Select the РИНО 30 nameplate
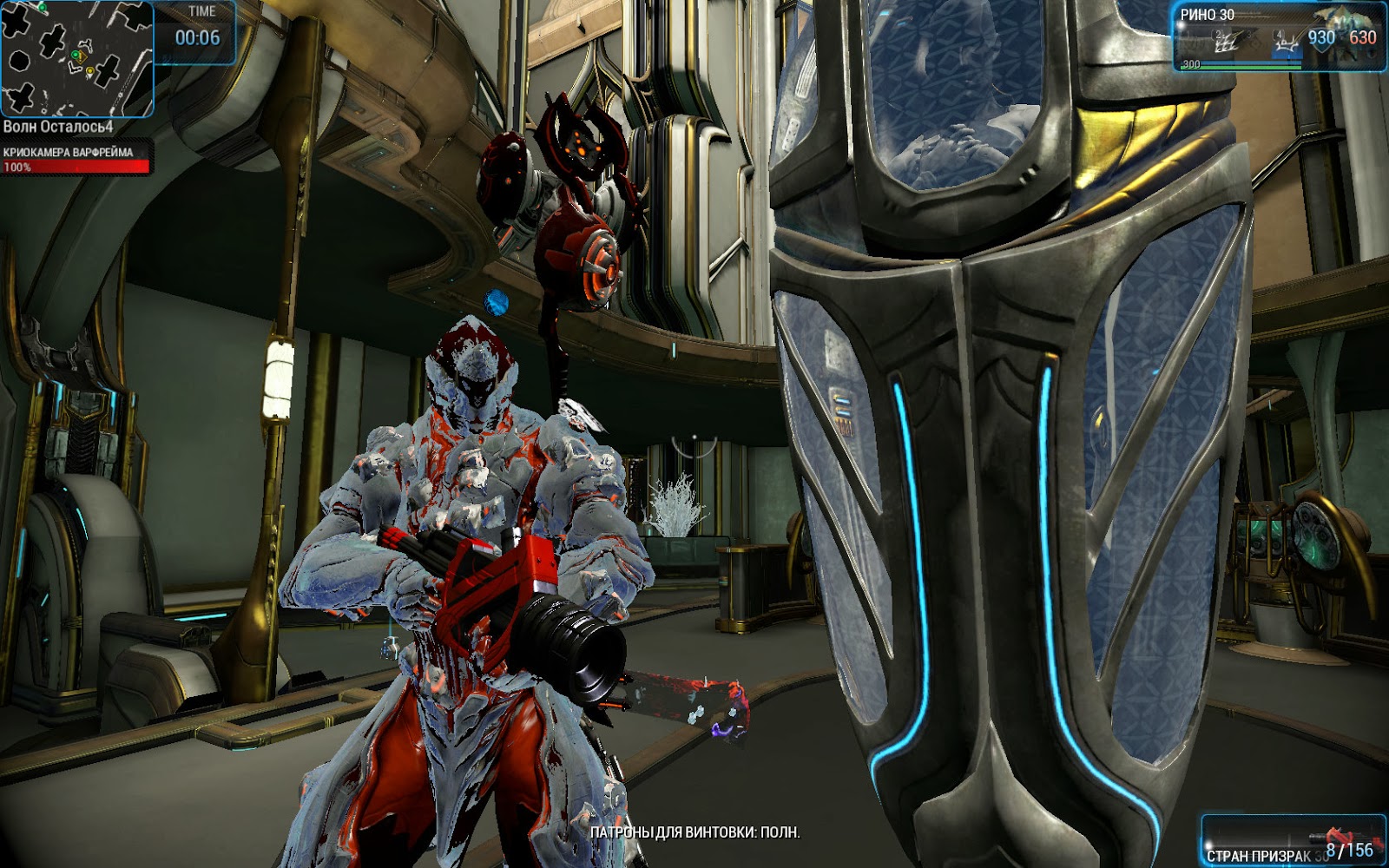This screenshot has width=1389, height=868. (x=1208, y=12)
